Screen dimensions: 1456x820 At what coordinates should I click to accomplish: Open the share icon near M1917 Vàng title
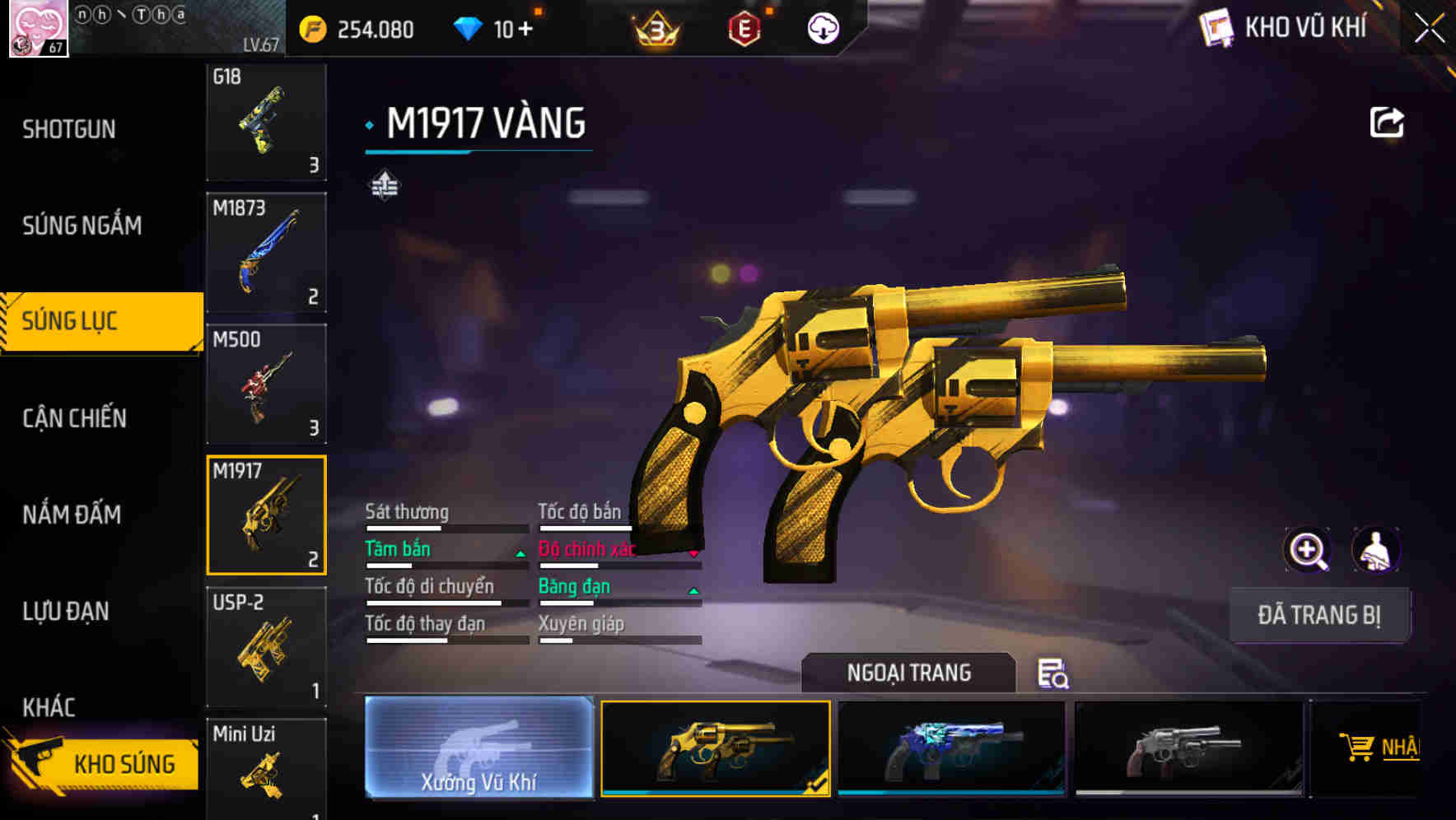pos(1387,122)
